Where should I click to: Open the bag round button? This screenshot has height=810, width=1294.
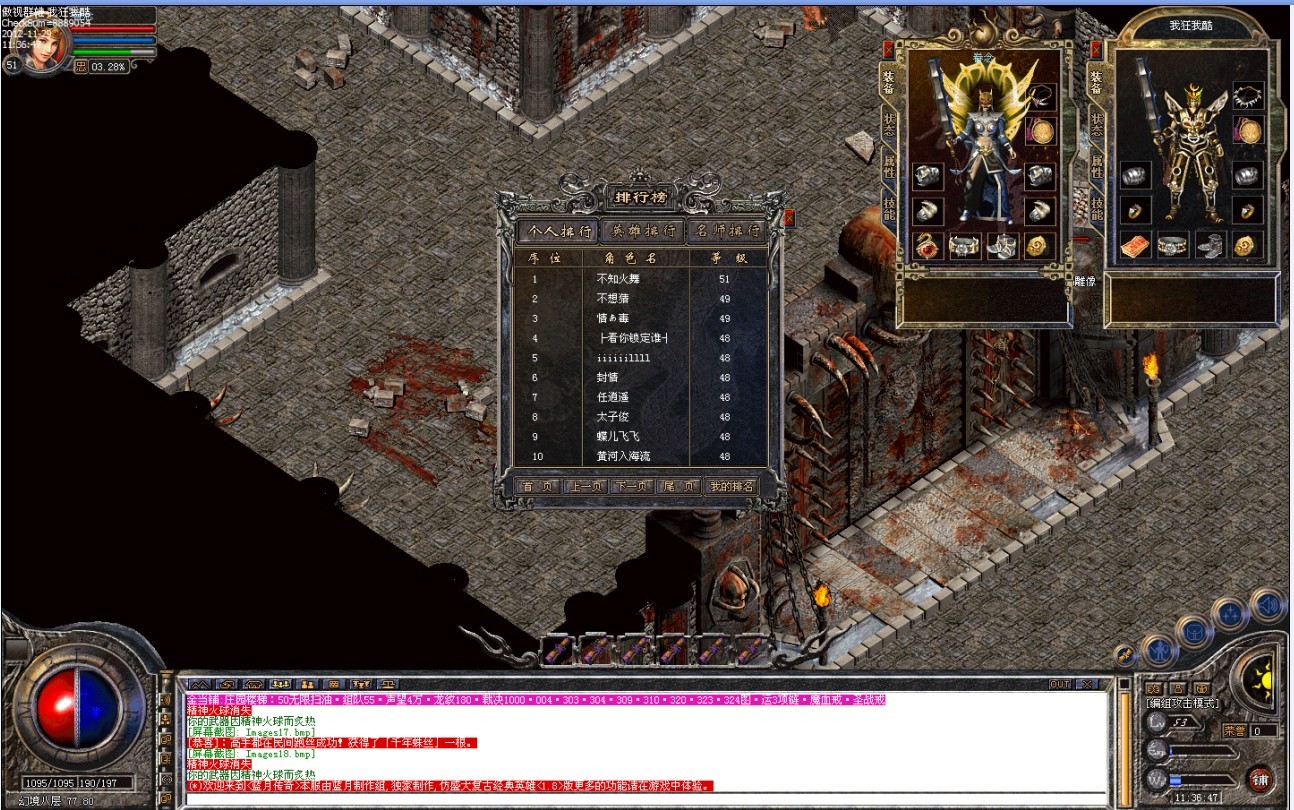[1194, 631]
